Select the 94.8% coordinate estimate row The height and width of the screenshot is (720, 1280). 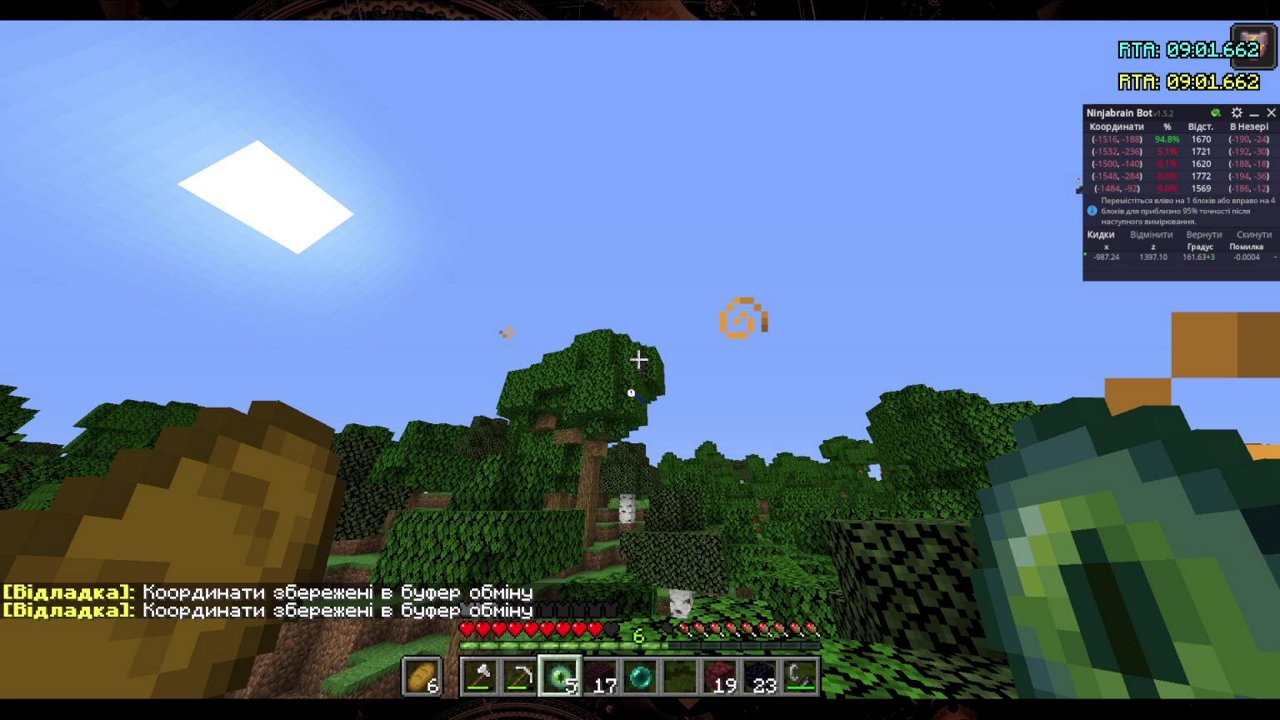(x=1165, y=139)
